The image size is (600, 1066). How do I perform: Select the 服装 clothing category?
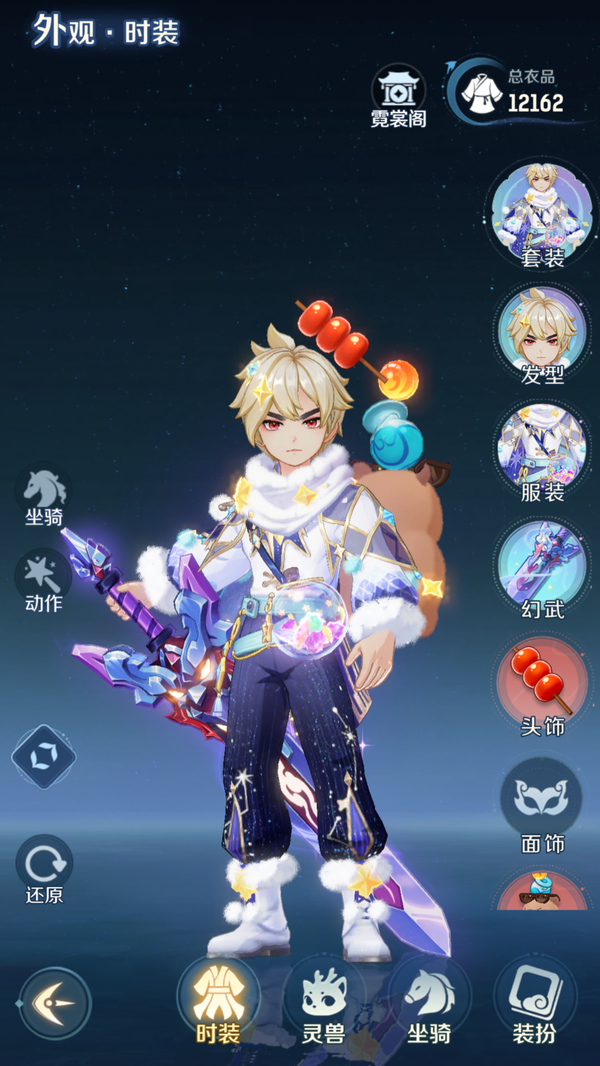(542, 449)
